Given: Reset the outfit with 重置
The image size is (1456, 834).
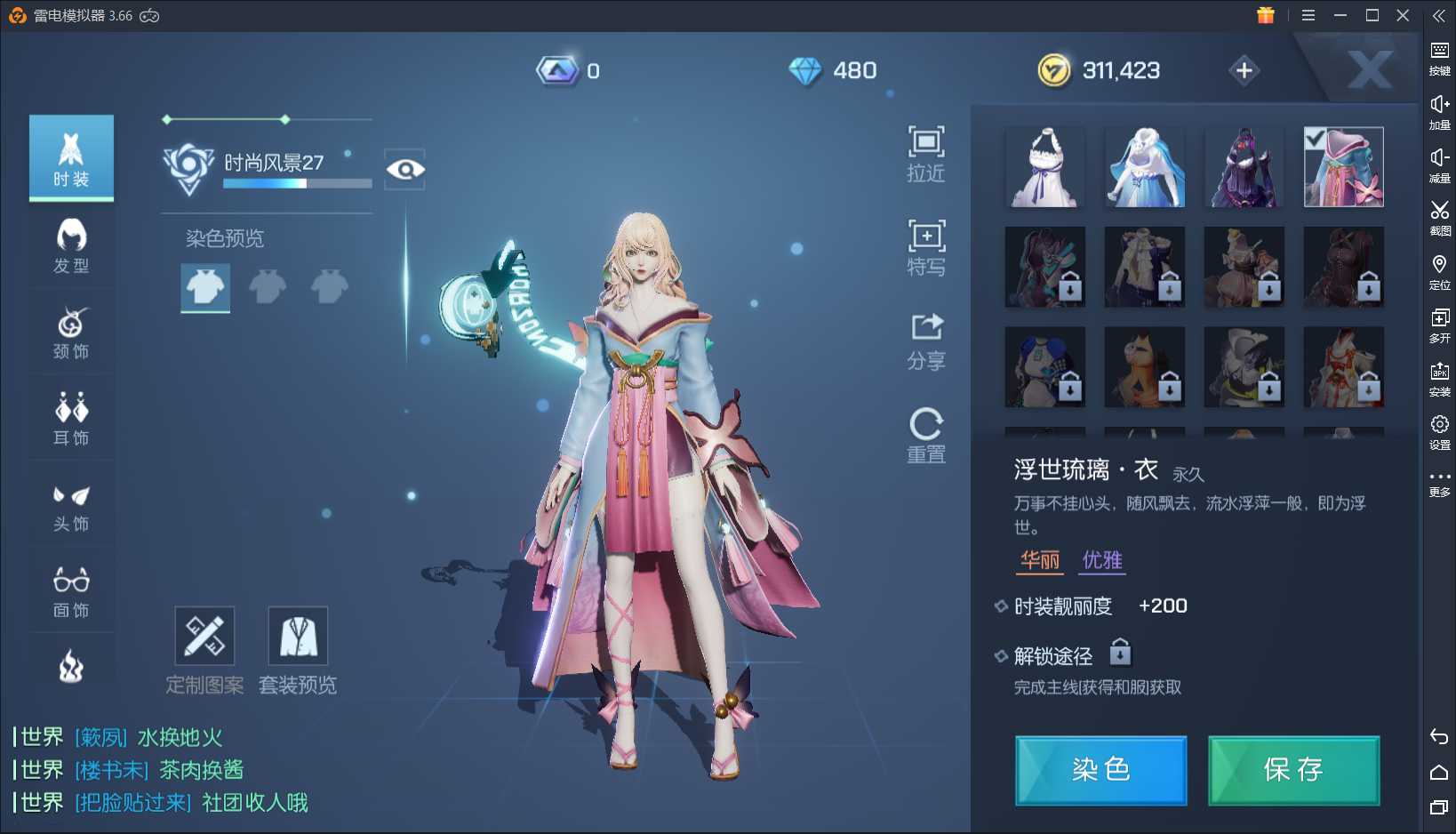Looking at the screenshot, I should click(925, 435).
